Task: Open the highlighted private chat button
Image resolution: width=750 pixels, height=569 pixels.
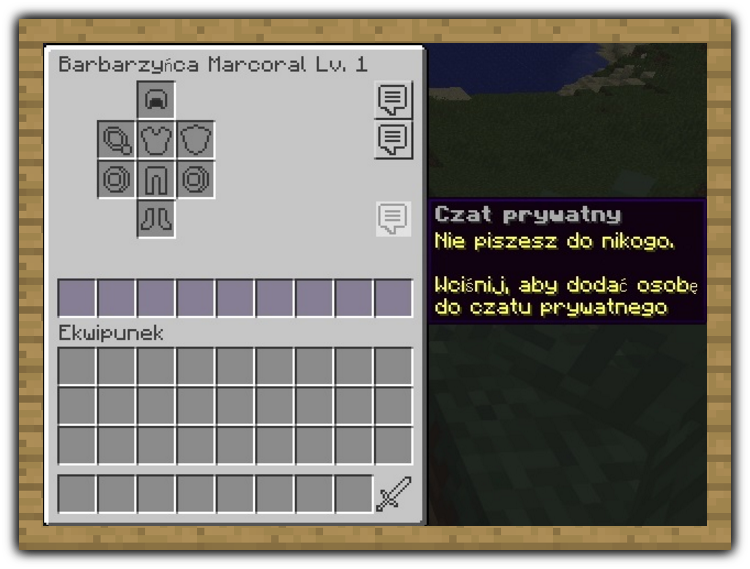Action: click(x=393, y=218)
